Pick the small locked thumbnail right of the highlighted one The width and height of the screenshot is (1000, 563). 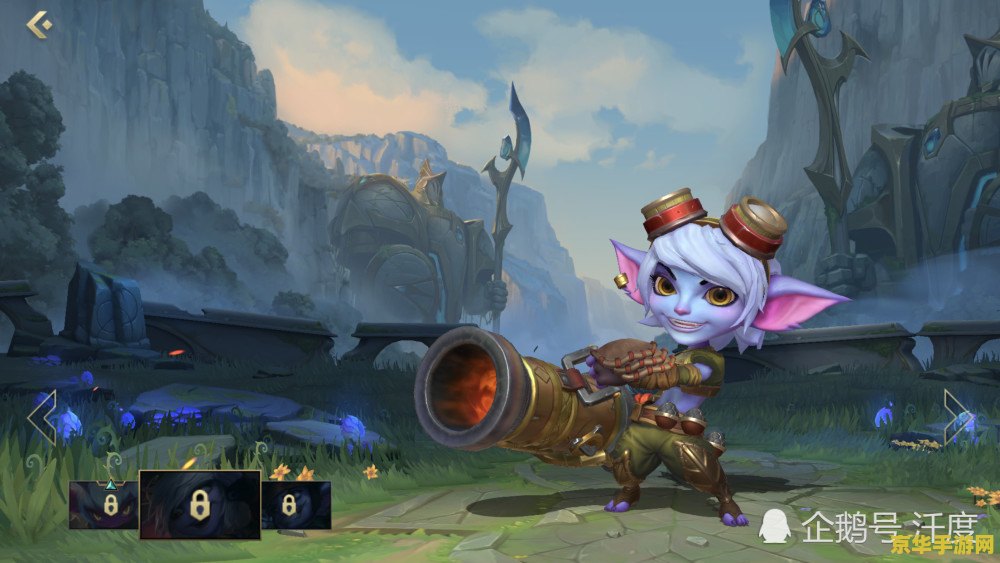(296, 505)
